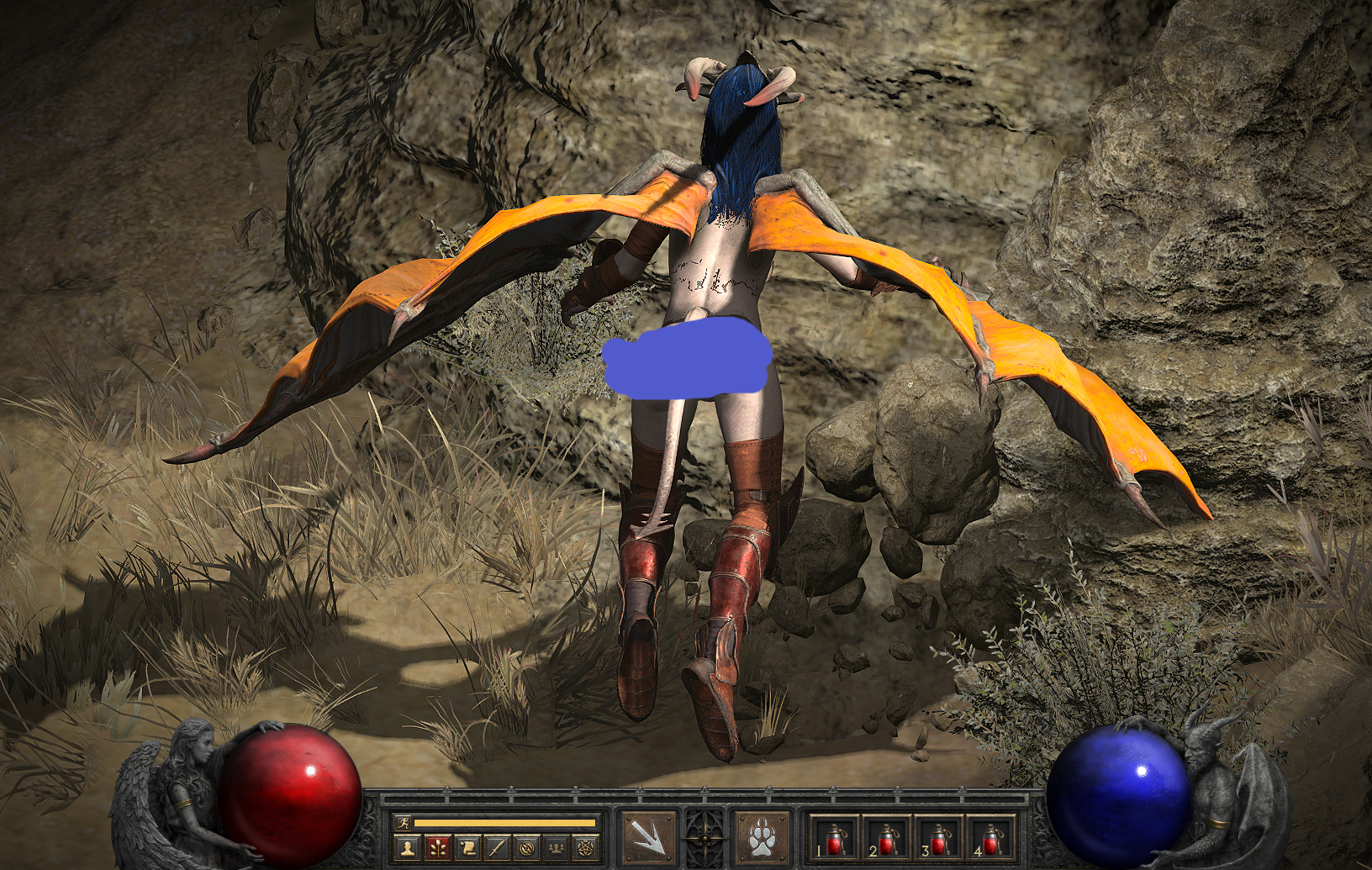1372x870 pixels.
Task: Open the pentagram game menu icon
Action: (x=585, y=847)
